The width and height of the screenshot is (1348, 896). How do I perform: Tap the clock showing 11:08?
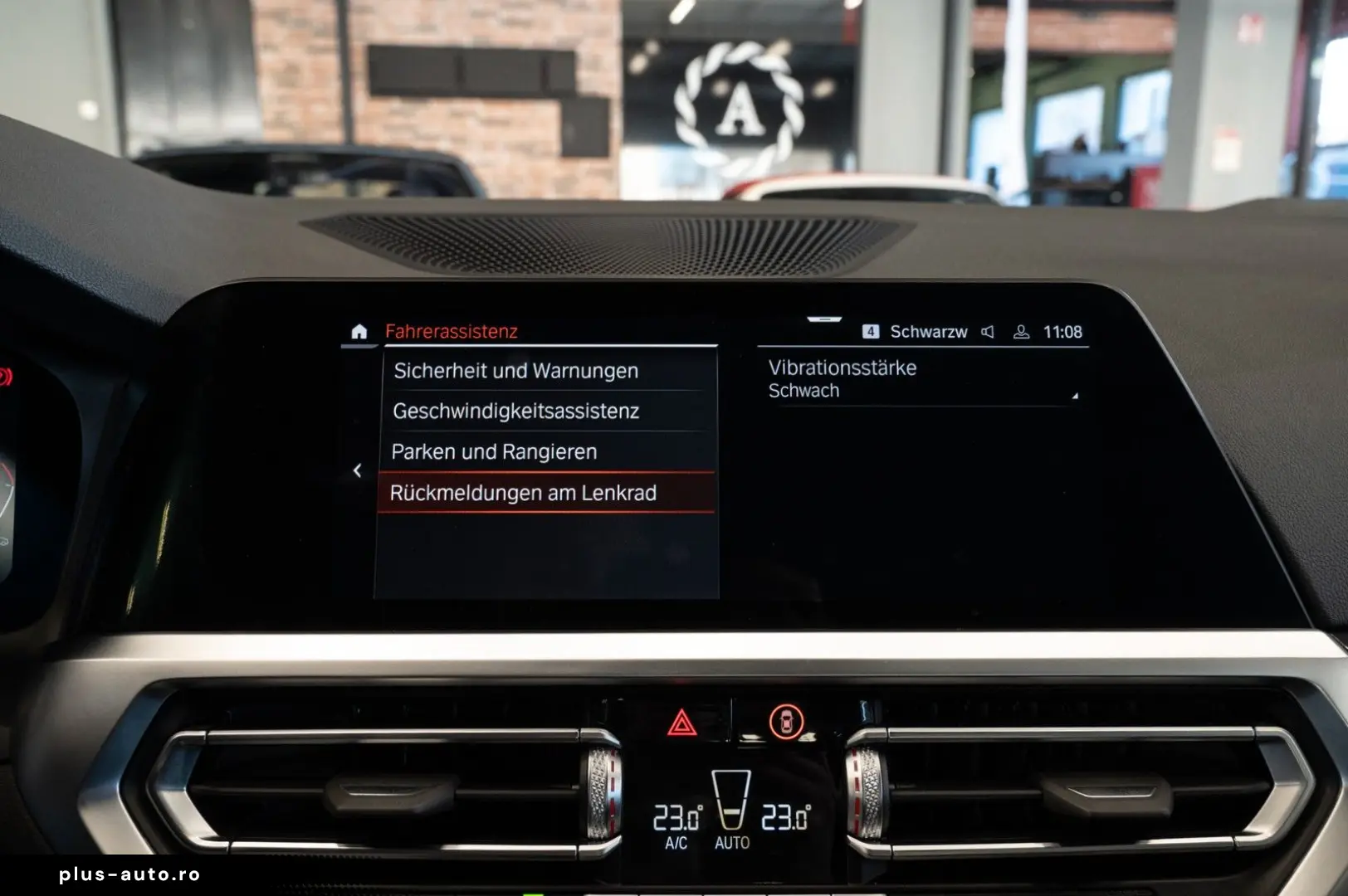pos(1063,332)
